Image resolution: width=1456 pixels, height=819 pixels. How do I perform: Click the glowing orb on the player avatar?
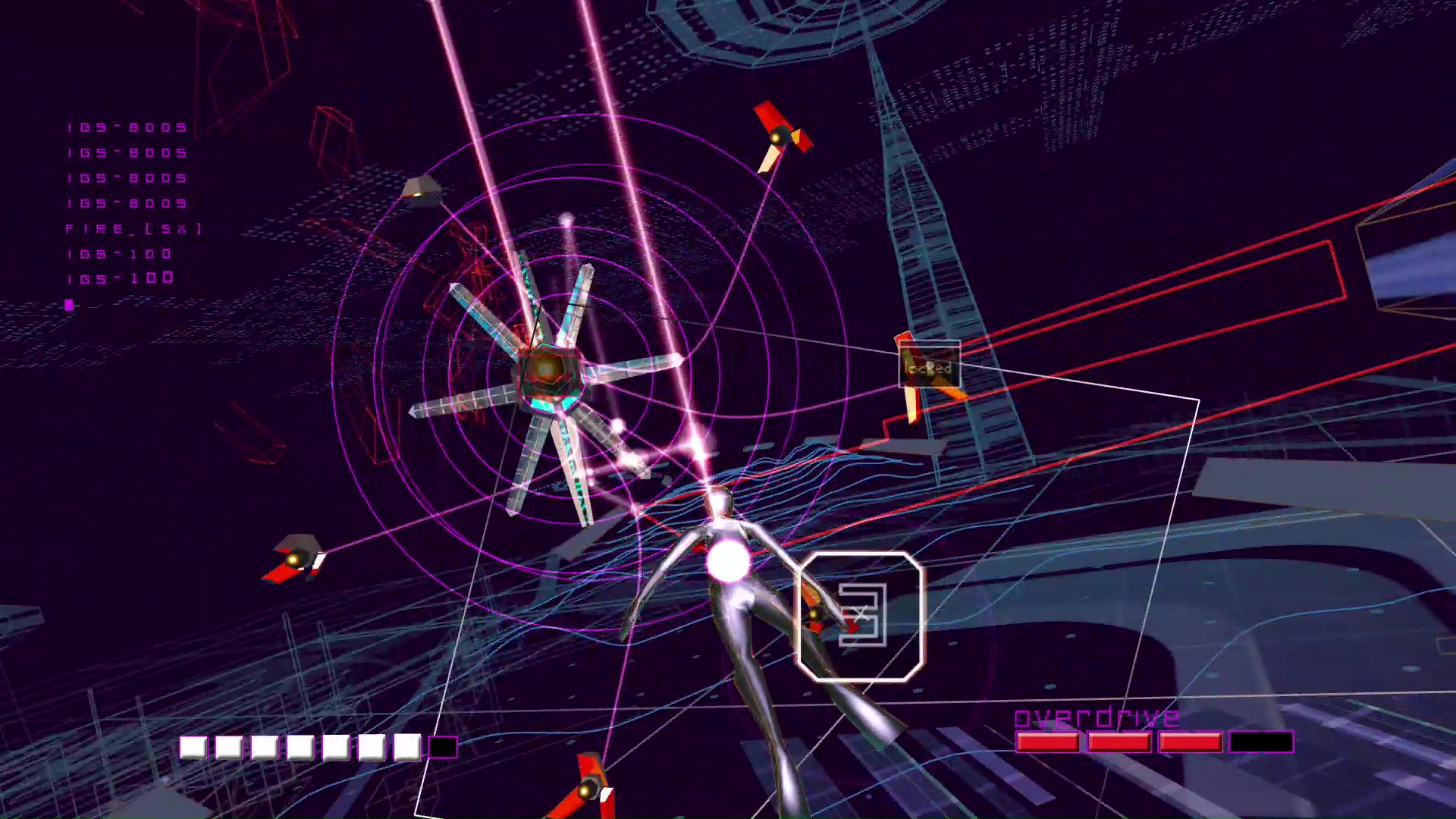point(729,560)
